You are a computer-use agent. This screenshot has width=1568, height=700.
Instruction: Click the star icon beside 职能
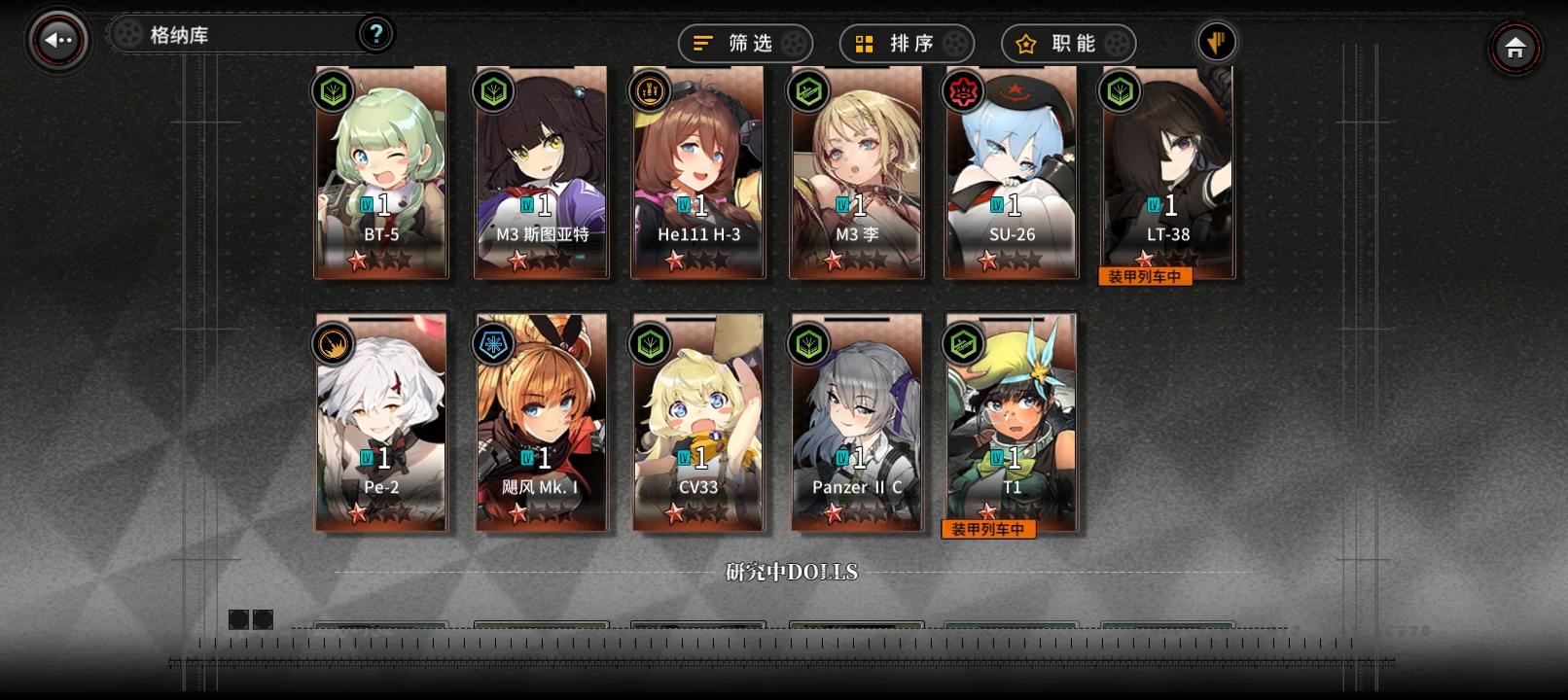coord(1026,43)
